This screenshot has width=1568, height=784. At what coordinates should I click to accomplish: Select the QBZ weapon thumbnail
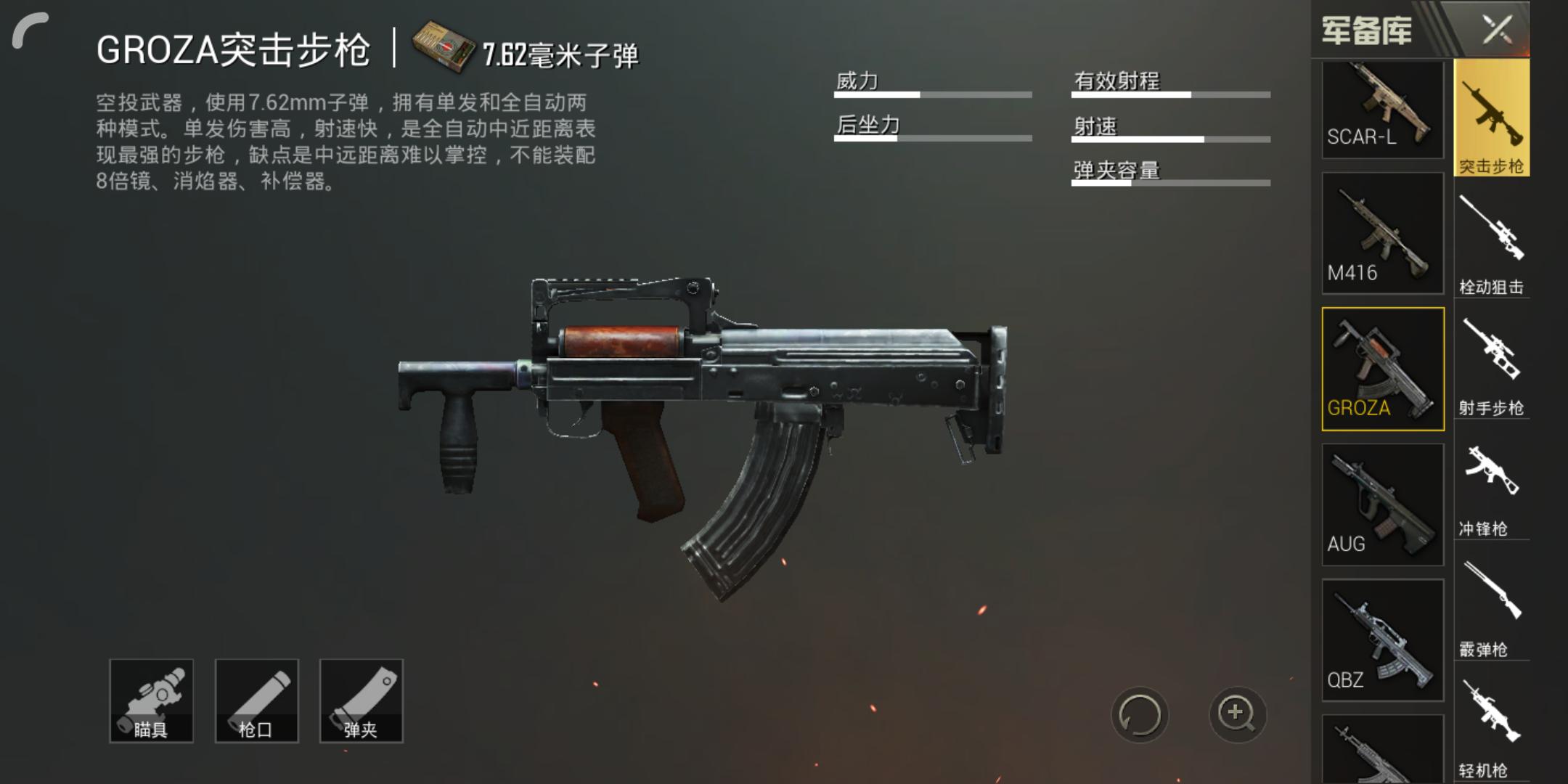pyautogui.click(x=1381, y=639)
